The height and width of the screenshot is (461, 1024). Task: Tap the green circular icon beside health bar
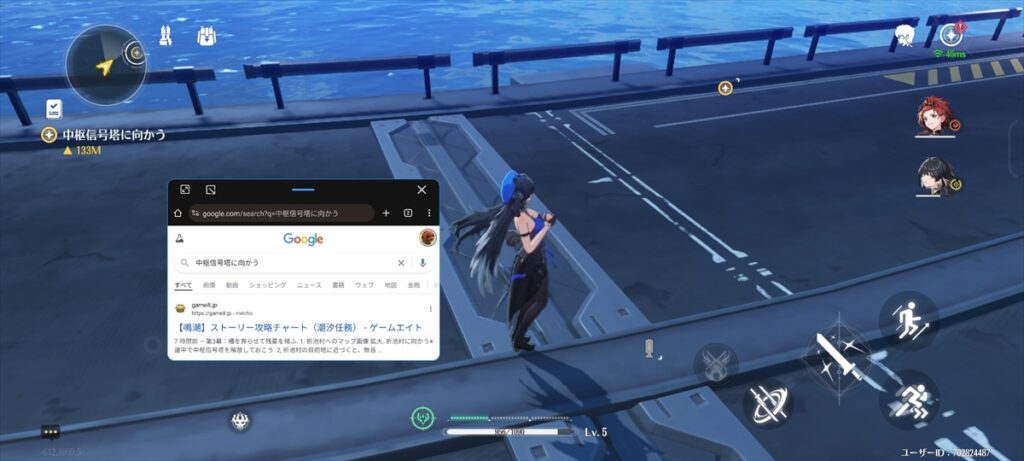pyautogui.click(x=424, y=418)
